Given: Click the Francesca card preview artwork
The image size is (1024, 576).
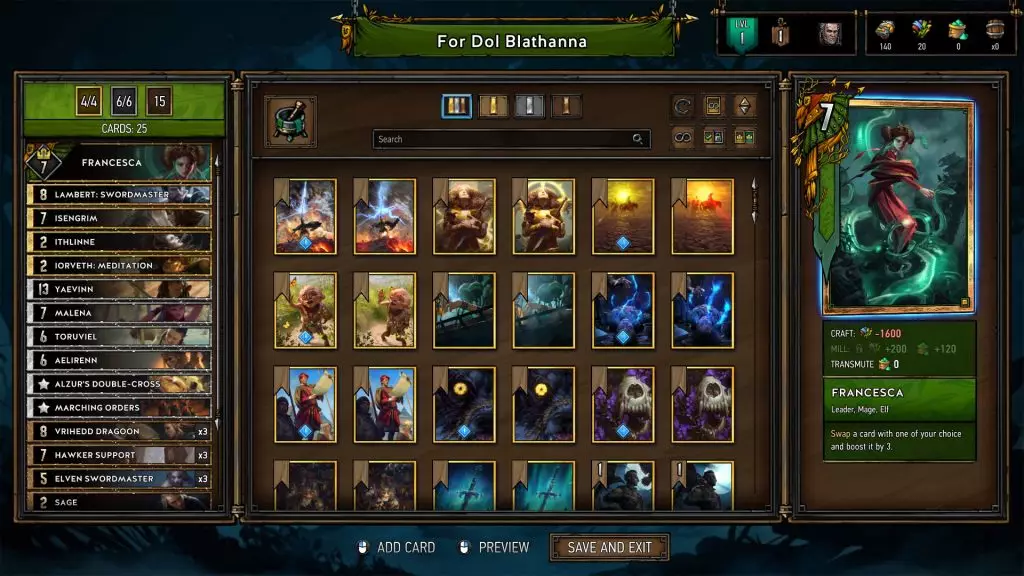Looking at the screenshot, I should (896, 207).
